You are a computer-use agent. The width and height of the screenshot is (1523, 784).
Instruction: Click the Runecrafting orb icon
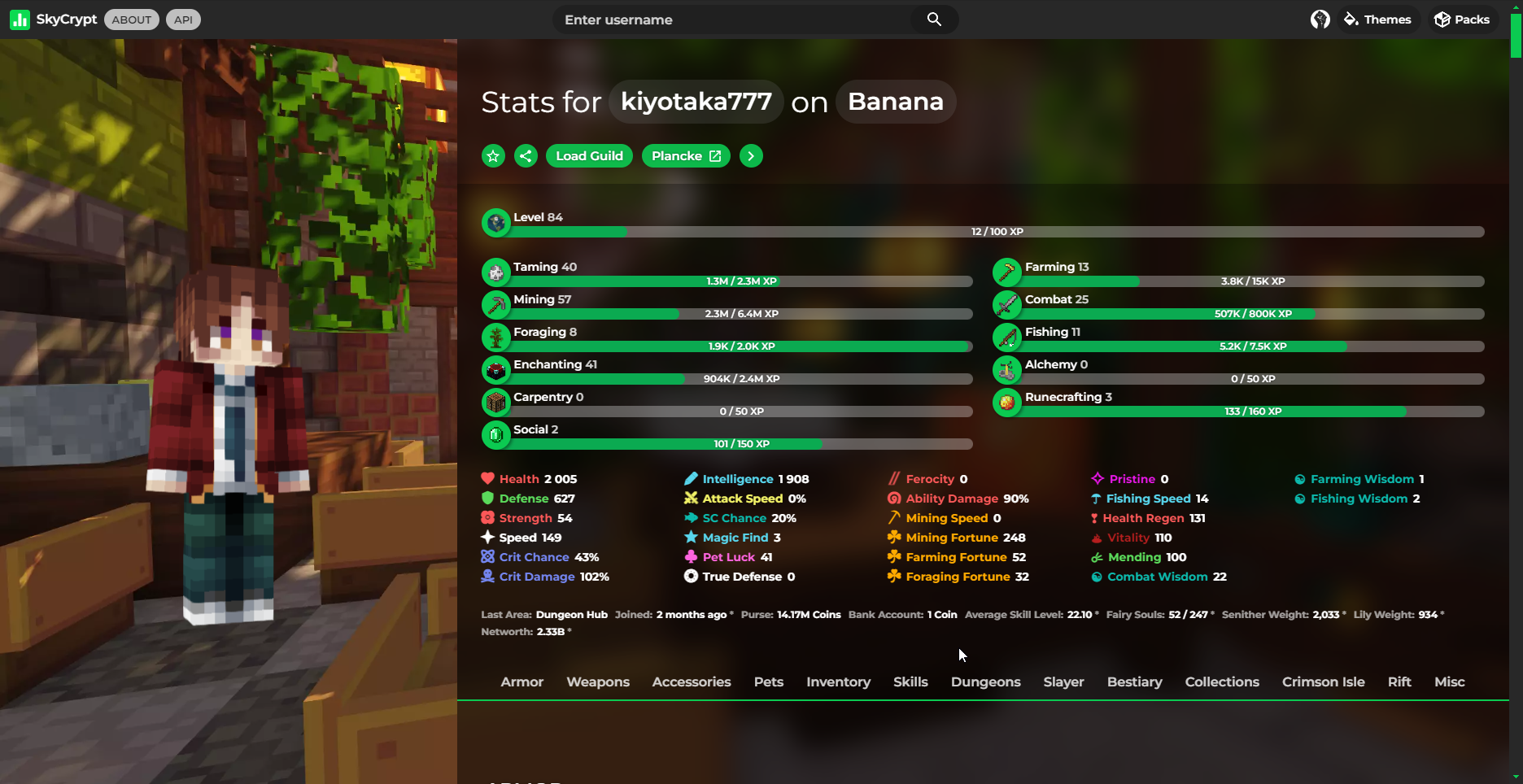tap(1007, 402)
